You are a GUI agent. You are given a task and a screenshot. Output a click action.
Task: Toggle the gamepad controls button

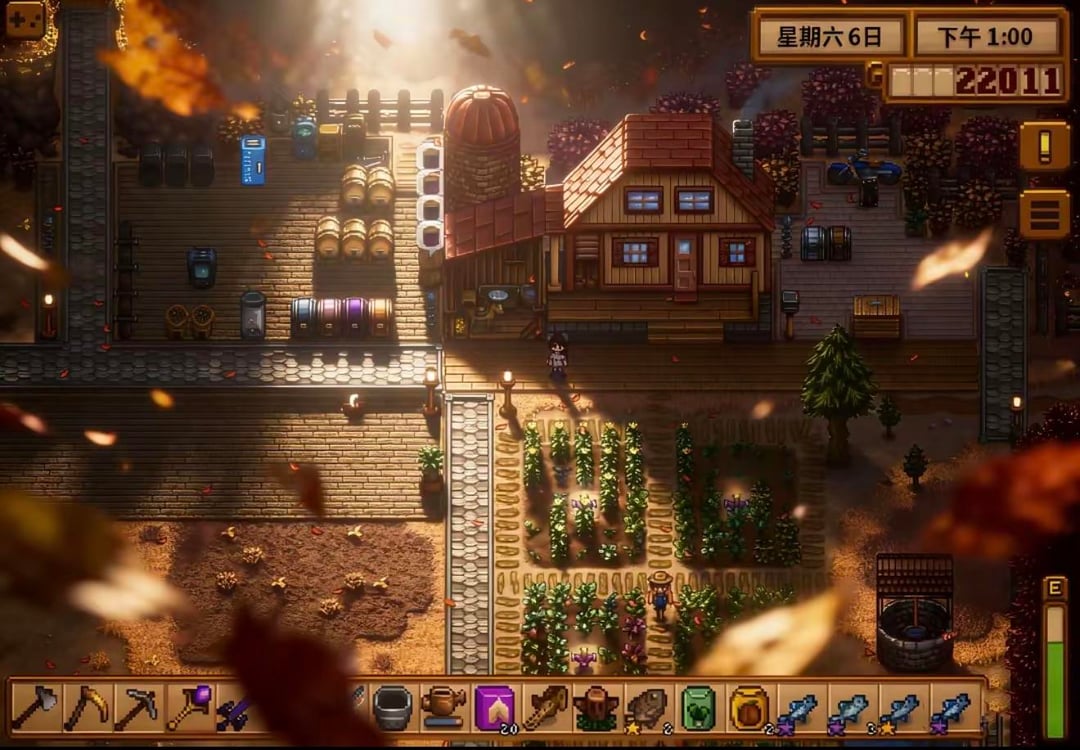pyautogui.click(x=24, y=19)
